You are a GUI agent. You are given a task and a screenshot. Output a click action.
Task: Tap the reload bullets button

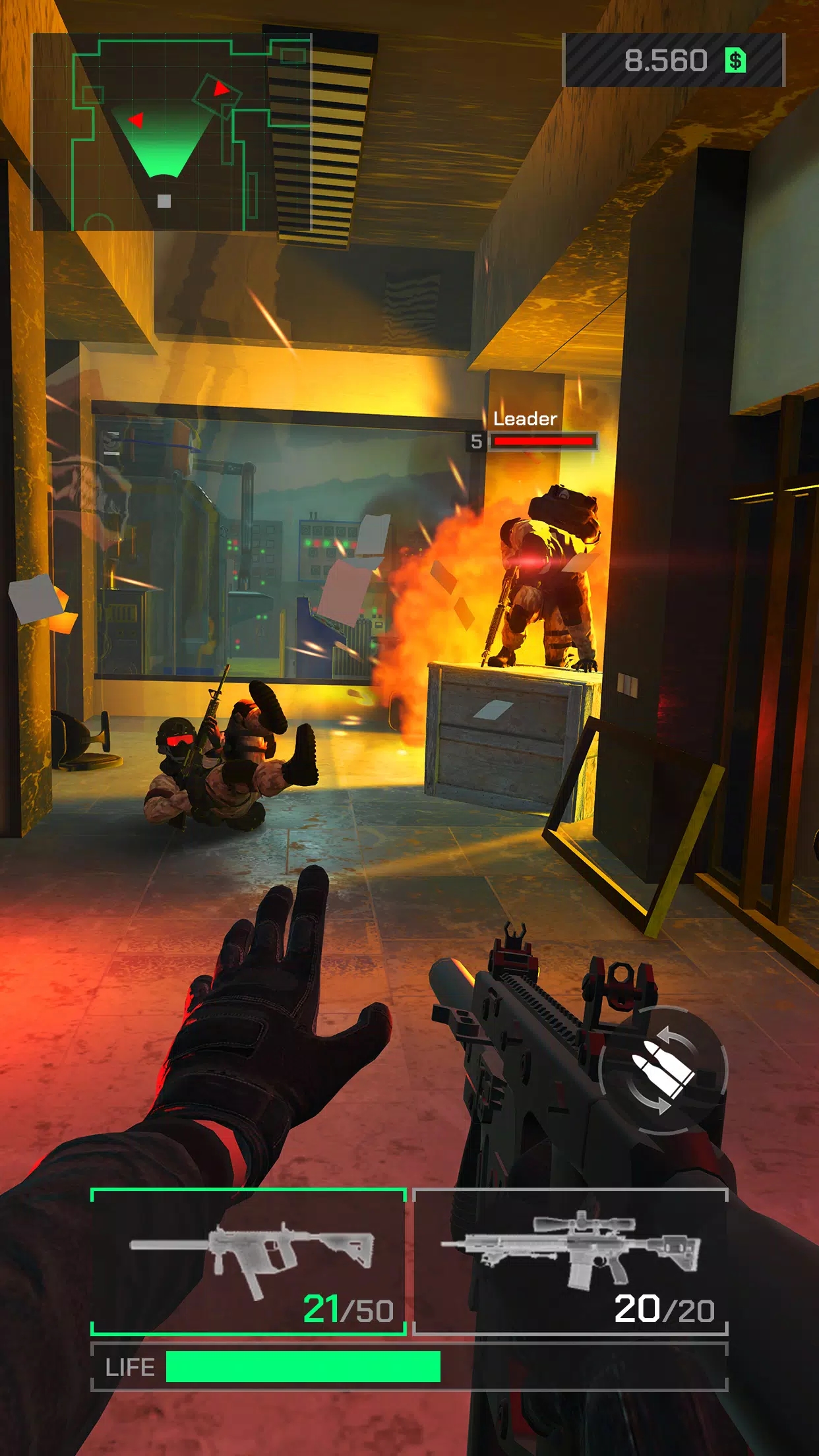point(663,1070)
